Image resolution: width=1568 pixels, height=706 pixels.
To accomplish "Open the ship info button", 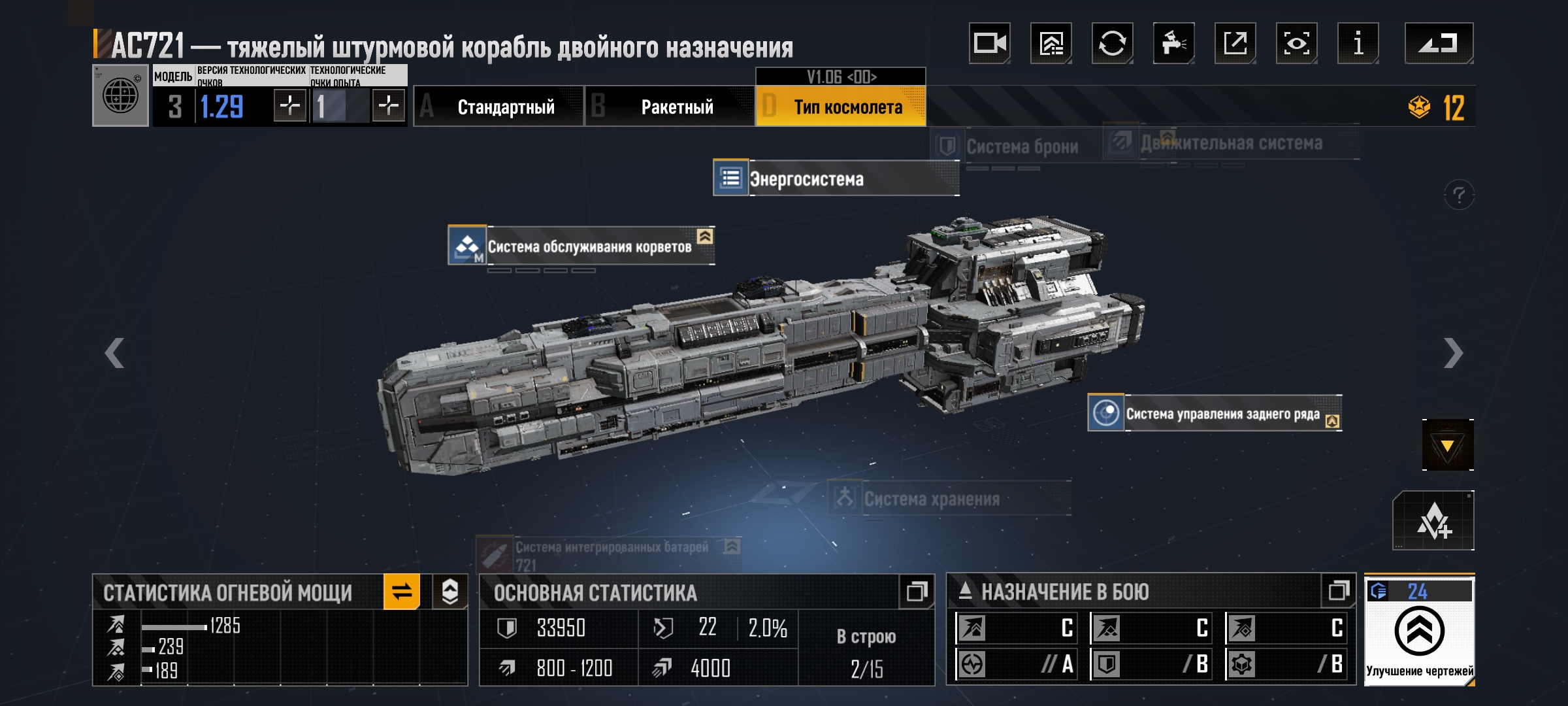I will (1358, 44).
